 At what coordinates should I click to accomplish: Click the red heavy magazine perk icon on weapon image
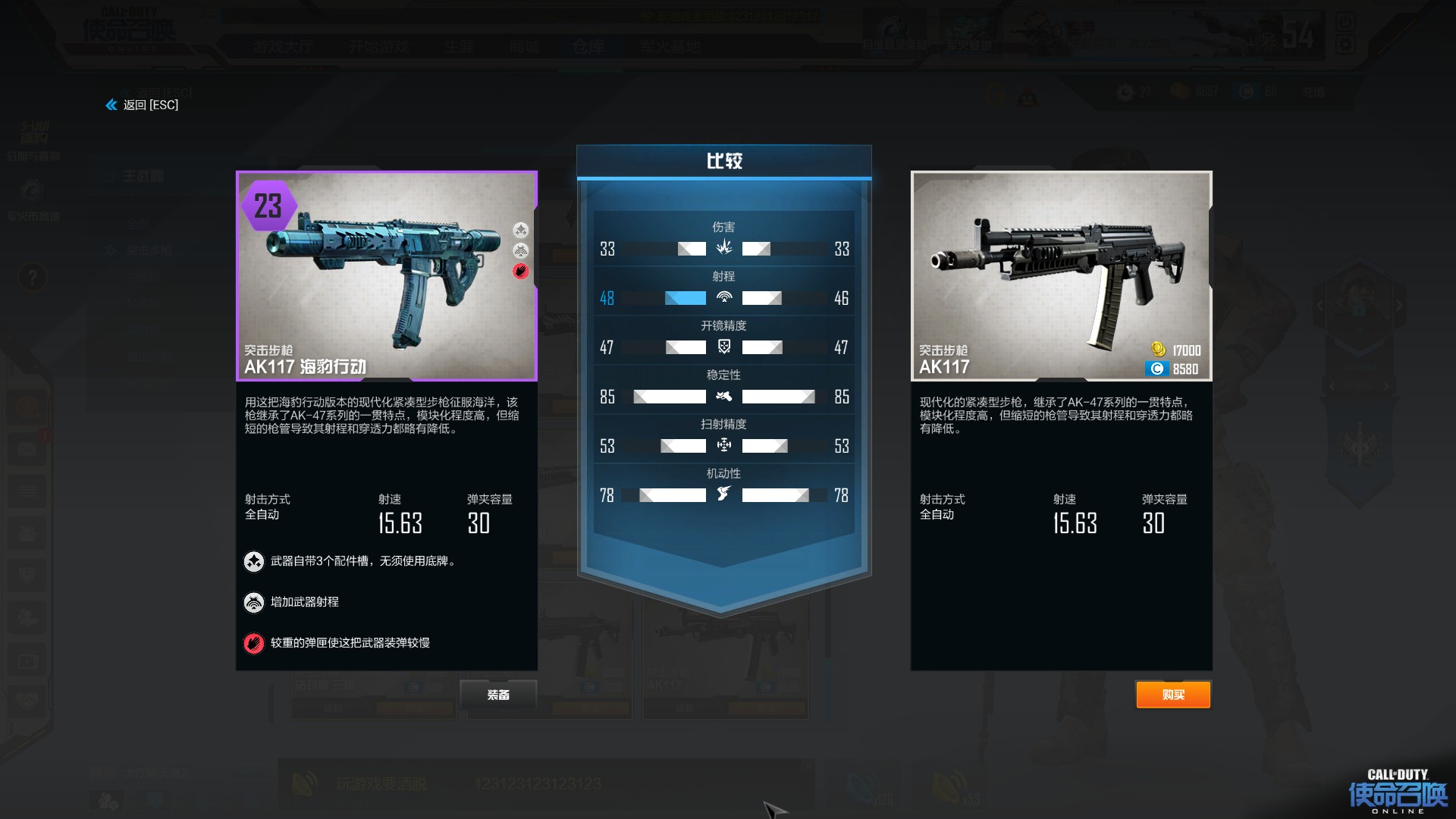(521, 271)
